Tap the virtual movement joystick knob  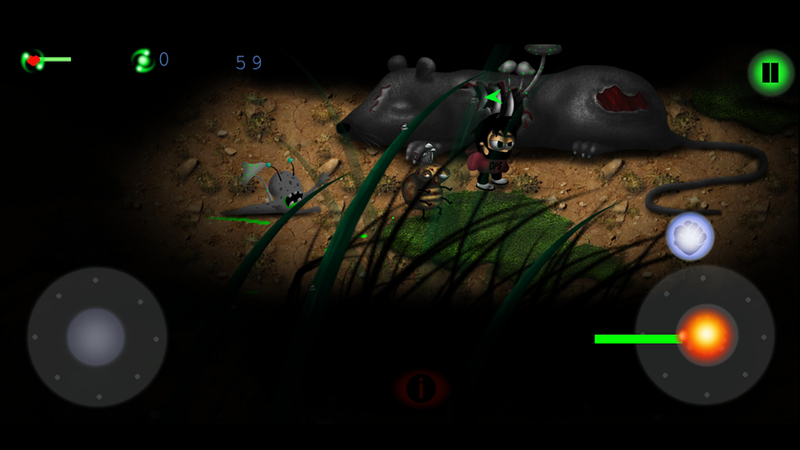coord(96,336)
